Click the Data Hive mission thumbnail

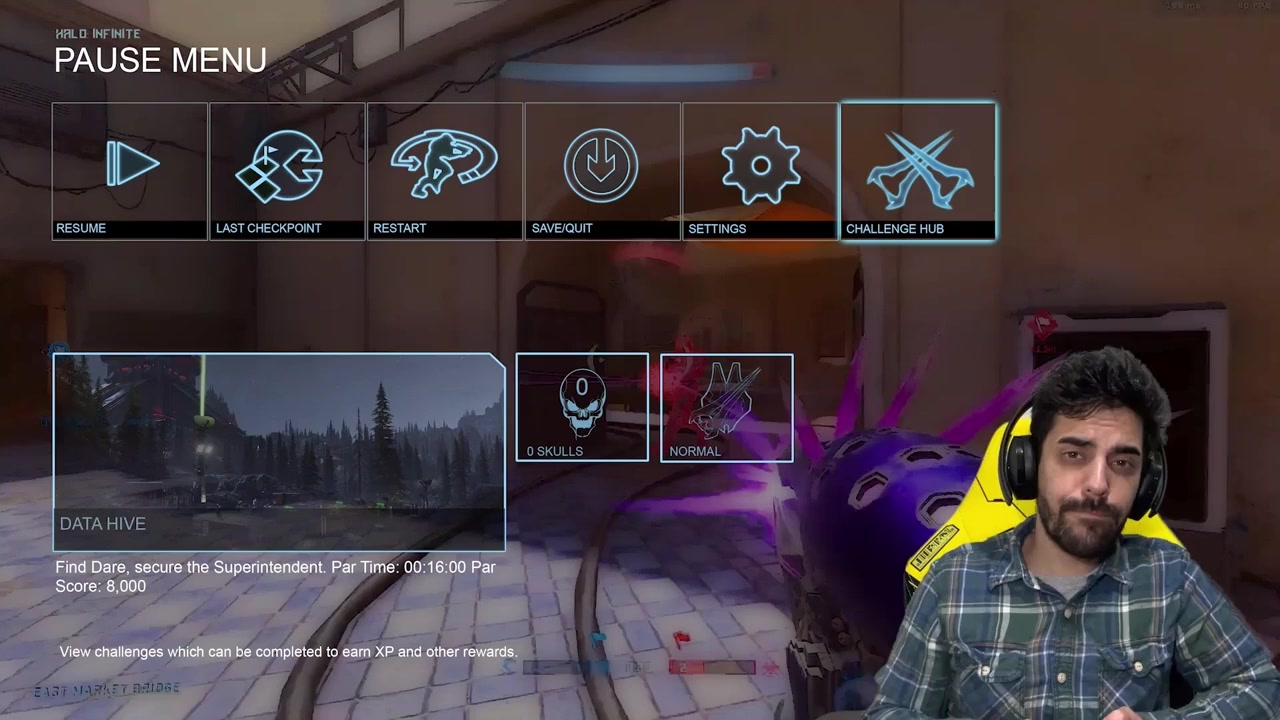click(x=279, y=451)
